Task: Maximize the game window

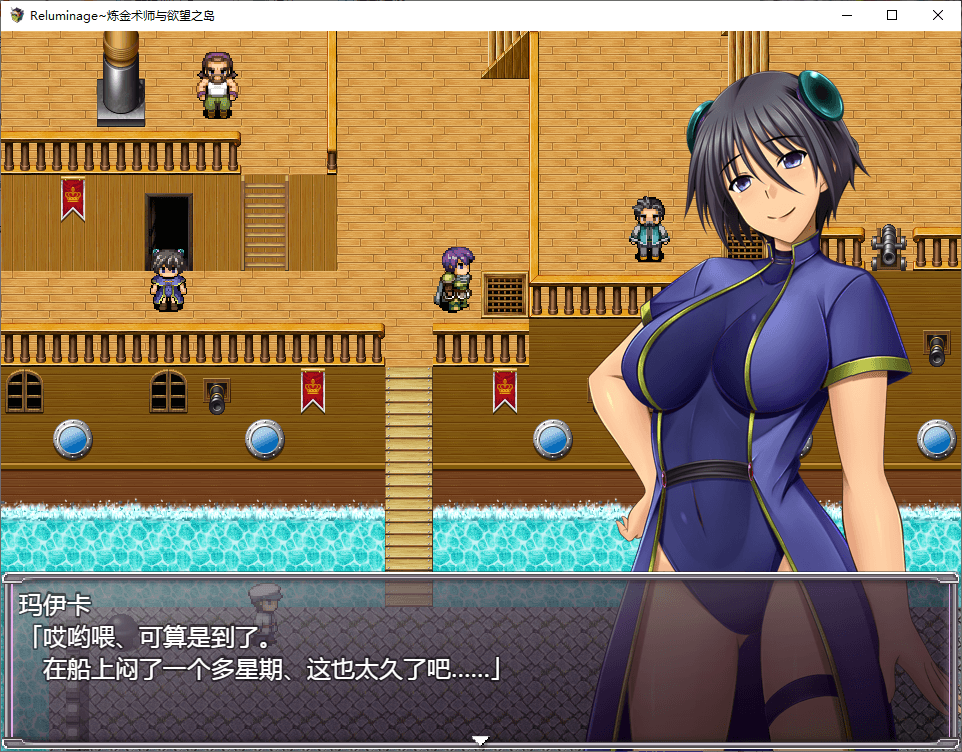Action: click(x=892, y=15)
